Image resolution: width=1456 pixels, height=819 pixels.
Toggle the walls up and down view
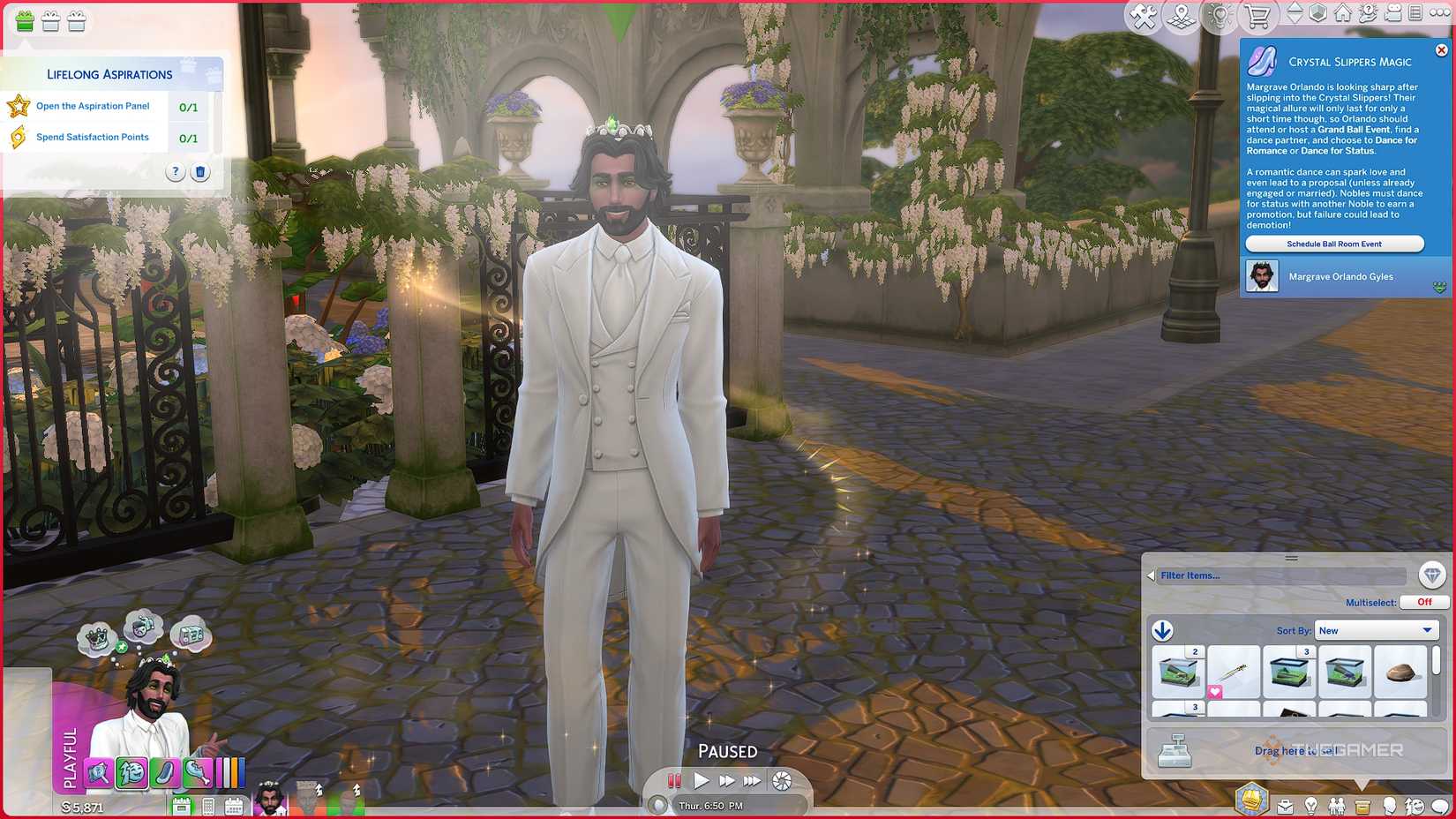pos(1295,11)
